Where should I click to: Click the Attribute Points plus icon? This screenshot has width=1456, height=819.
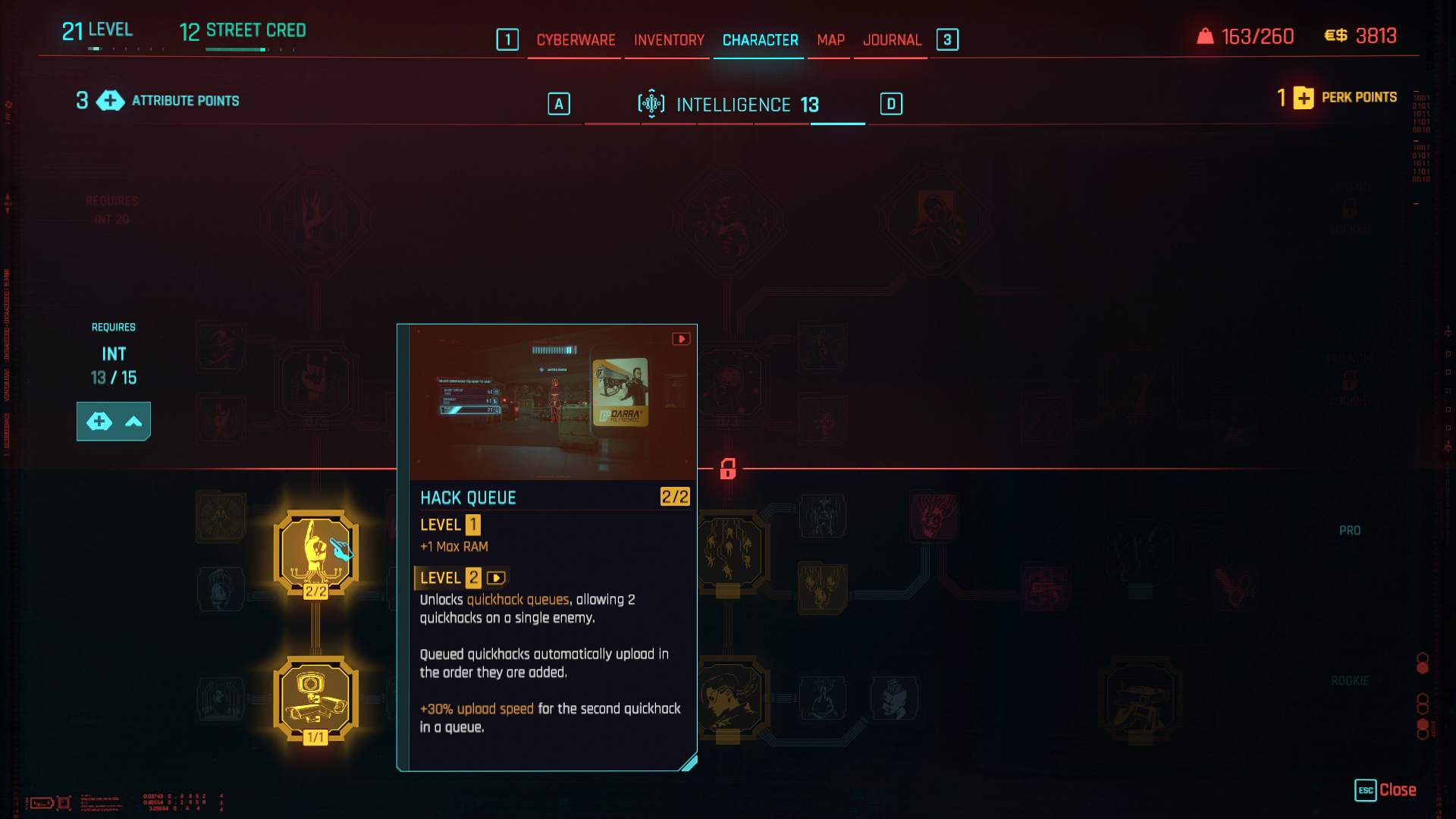110,100
